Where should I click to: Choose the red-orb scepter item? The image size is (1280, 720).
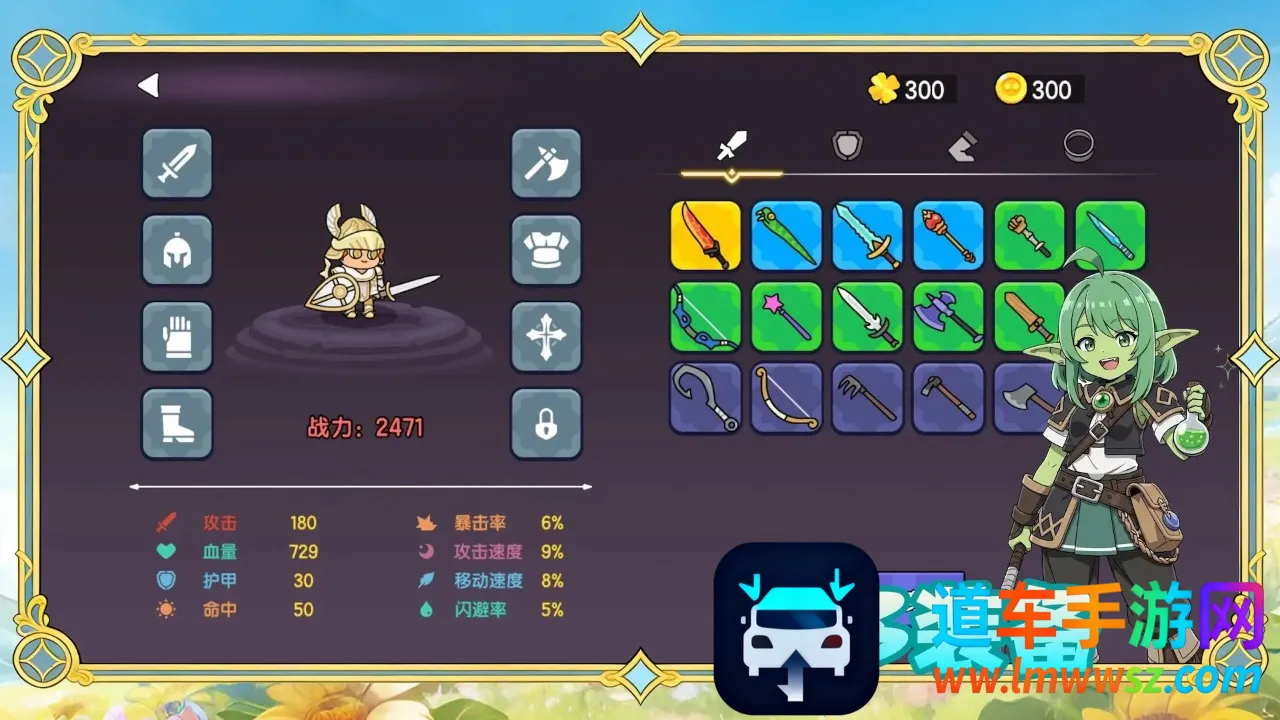(949, 236)
